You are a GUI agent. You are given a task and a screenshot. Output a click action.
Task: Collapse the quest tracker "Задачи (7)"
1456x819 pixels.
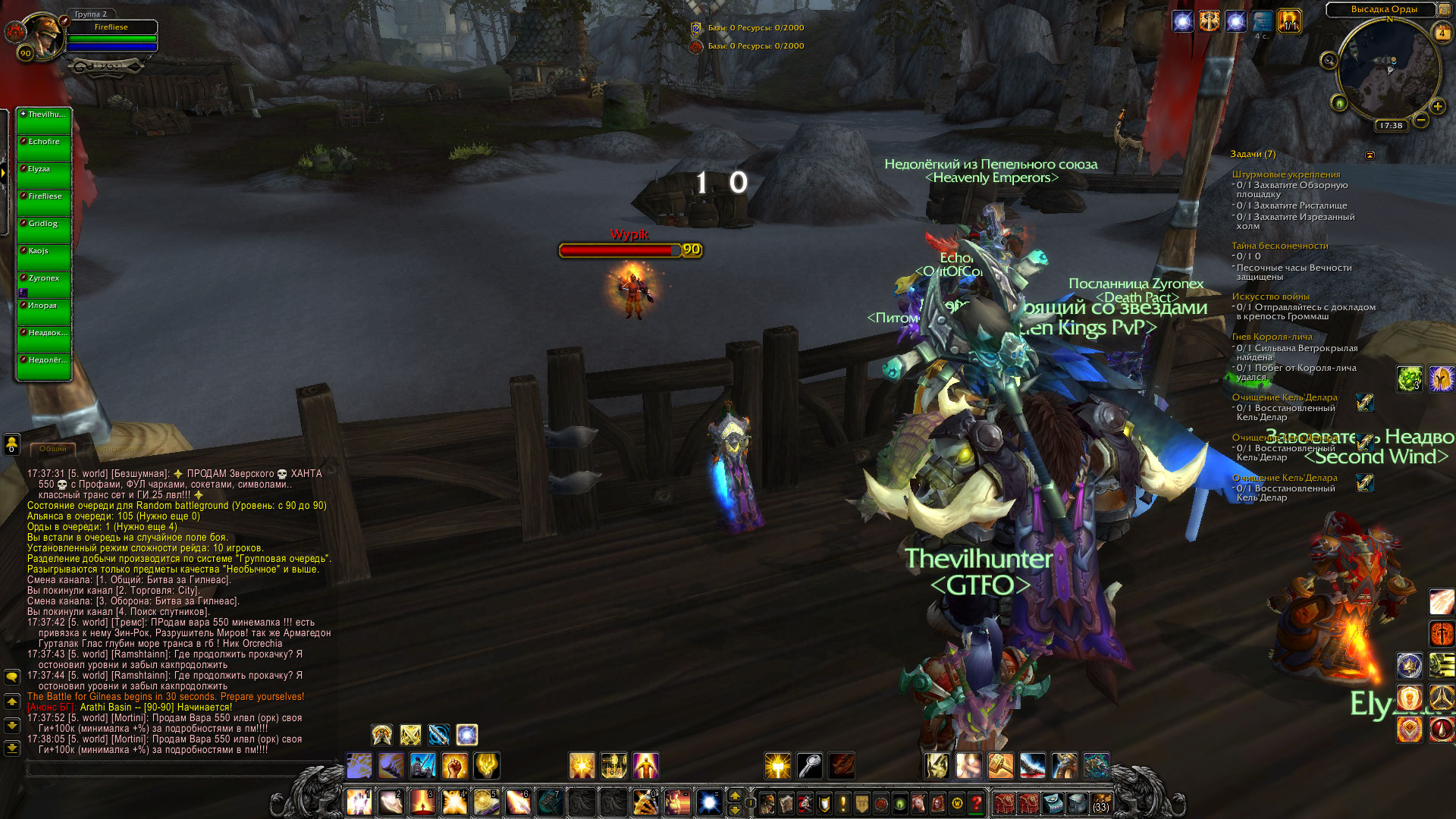pyautogui.click(x=1370, y=155)
